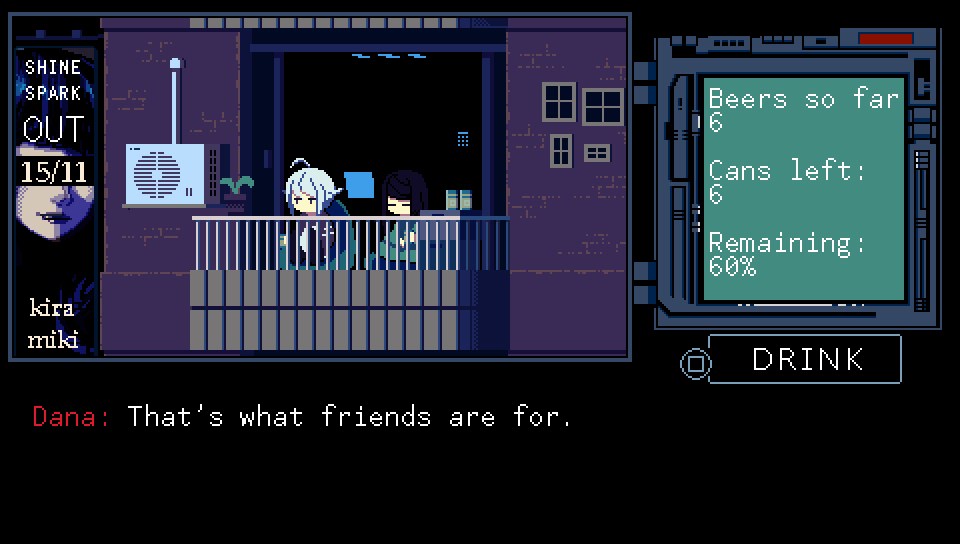
Task: Click the DRINK button
Action: pyautogui.click(x=805, y=360)
